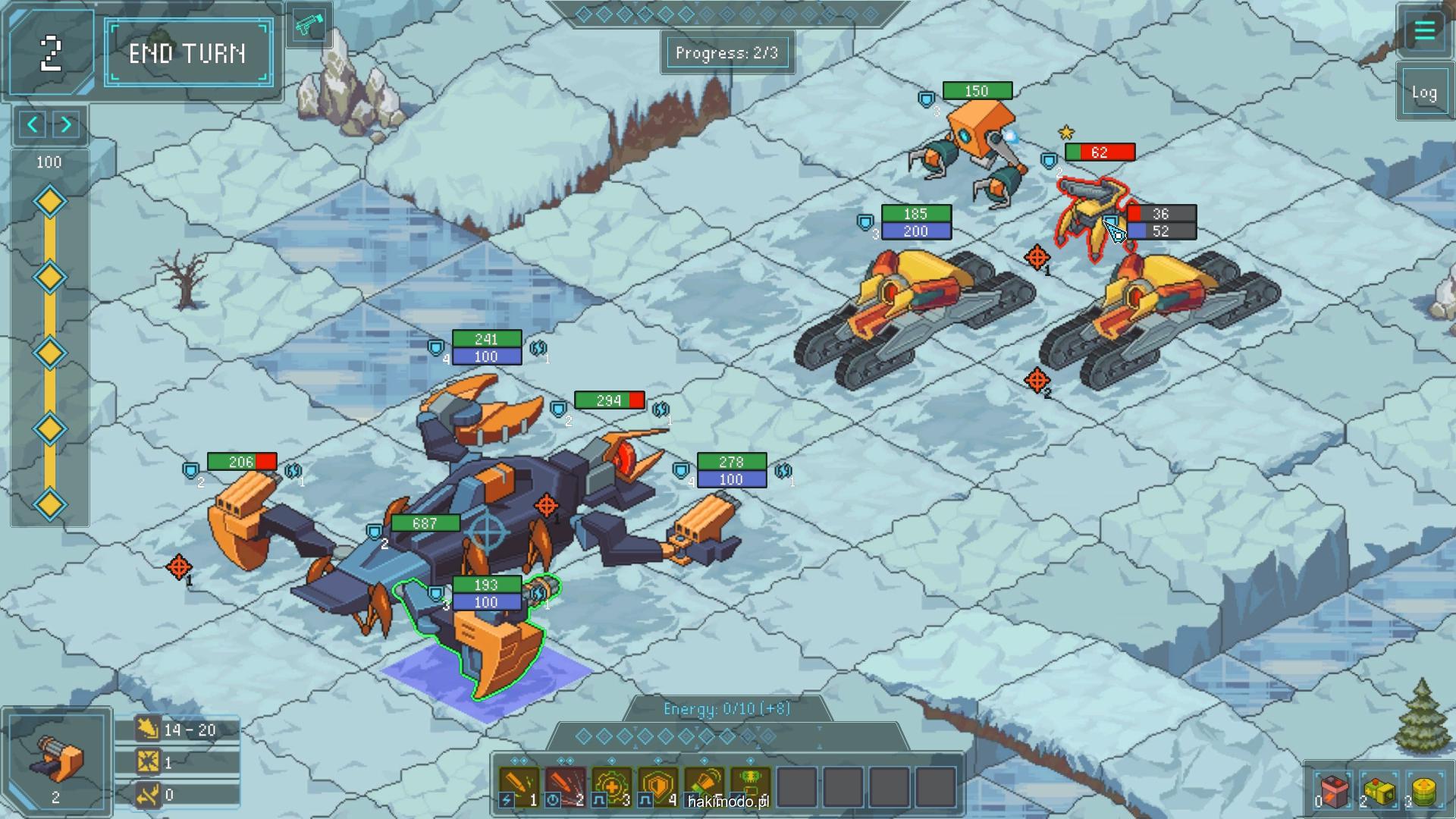Select the green-yellow repair kit consumable
Screen dimensions: 1456x819
tap(1379, 792)
